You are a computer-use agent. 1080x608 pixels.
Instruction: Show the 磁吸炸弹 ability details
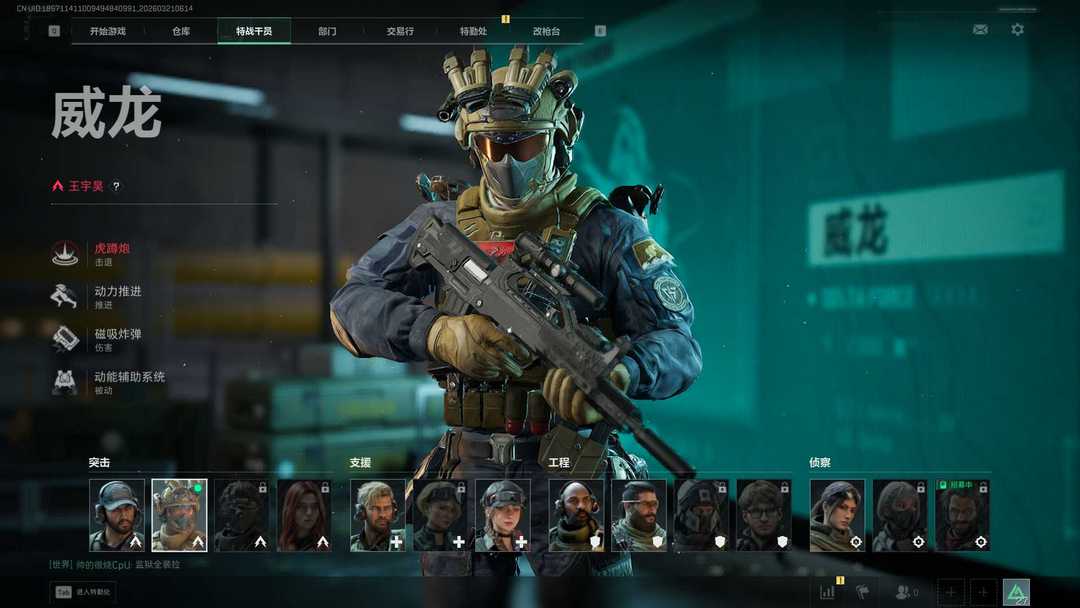click(116, 339)
